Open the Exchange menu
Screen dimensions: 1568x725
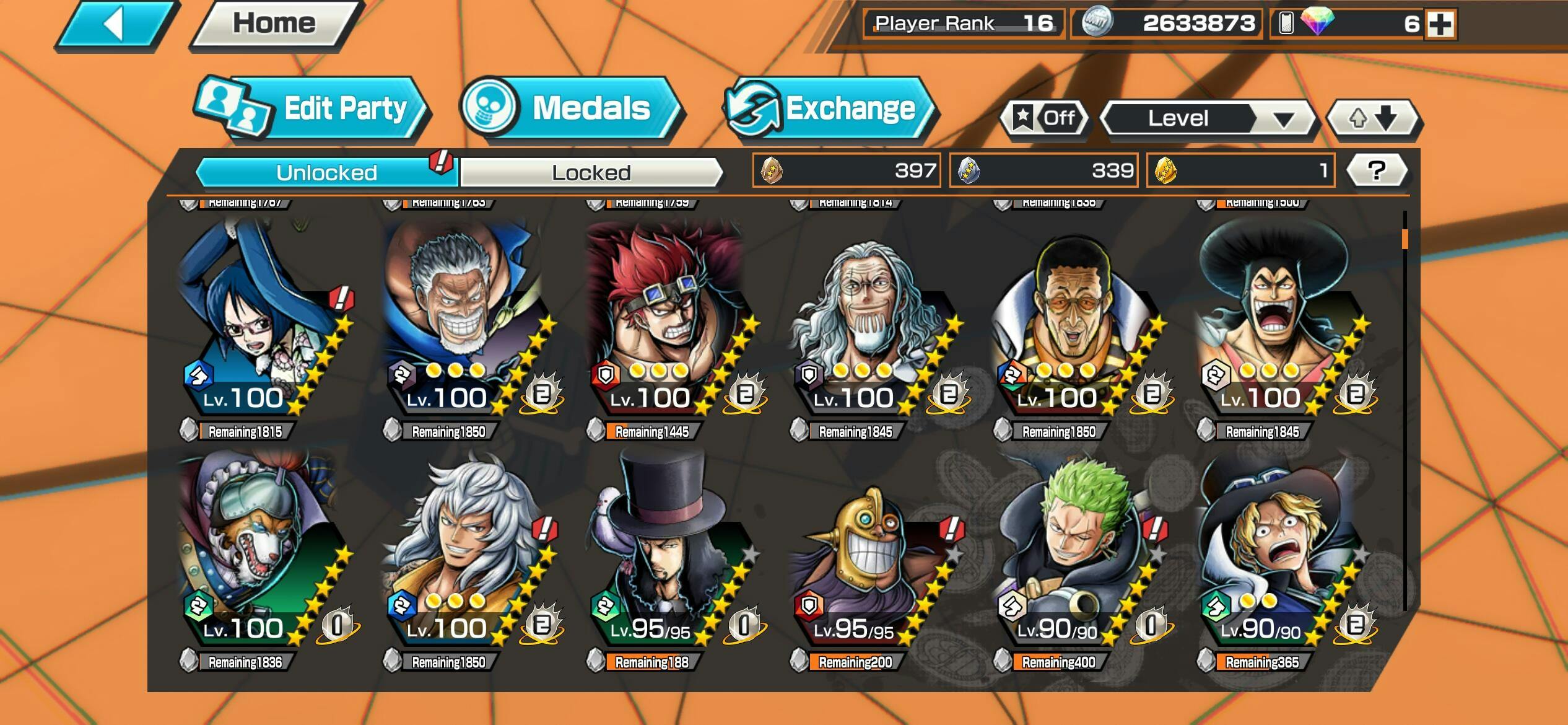click(831, 109)
